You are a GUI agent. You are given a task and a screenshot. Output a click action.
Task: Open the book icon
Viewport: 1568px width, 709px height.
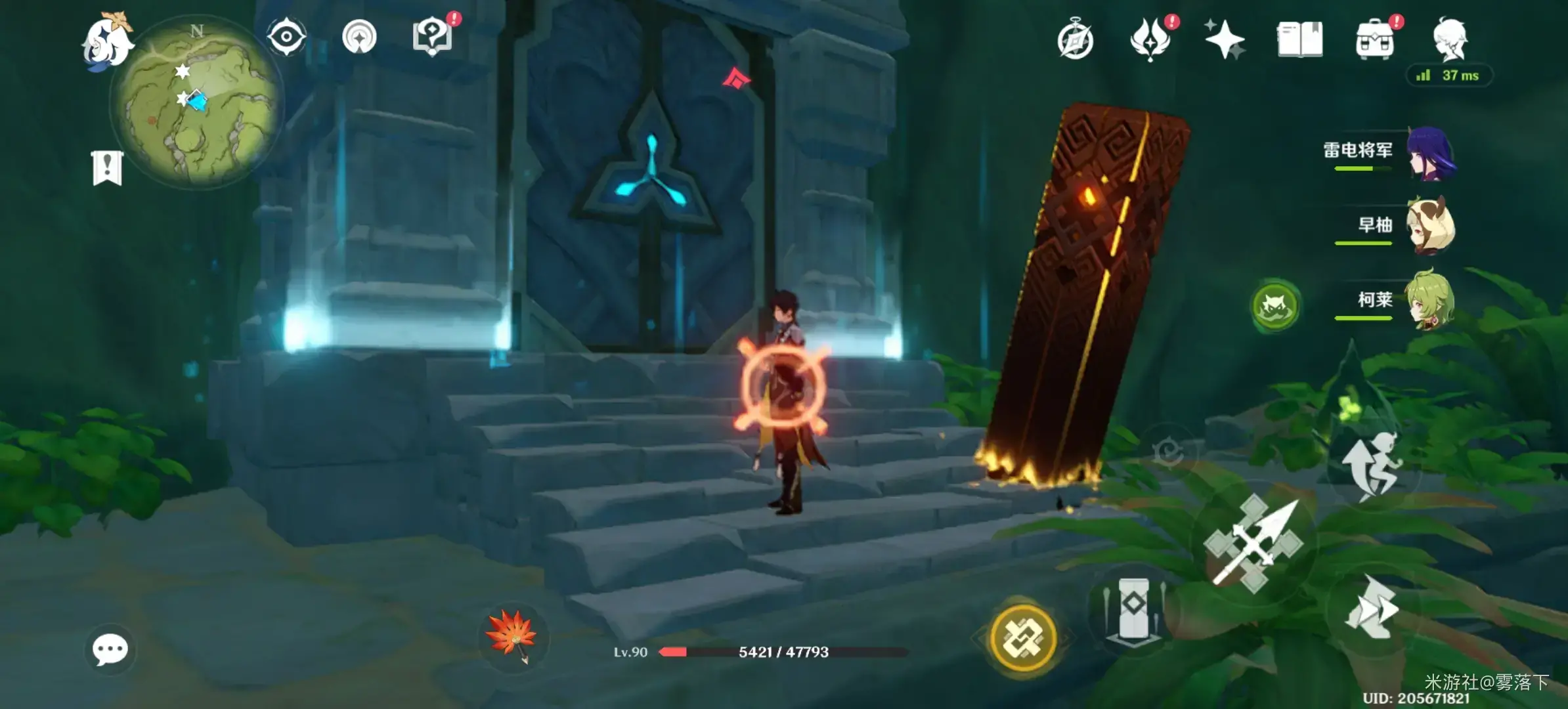tap(1299, 39)
